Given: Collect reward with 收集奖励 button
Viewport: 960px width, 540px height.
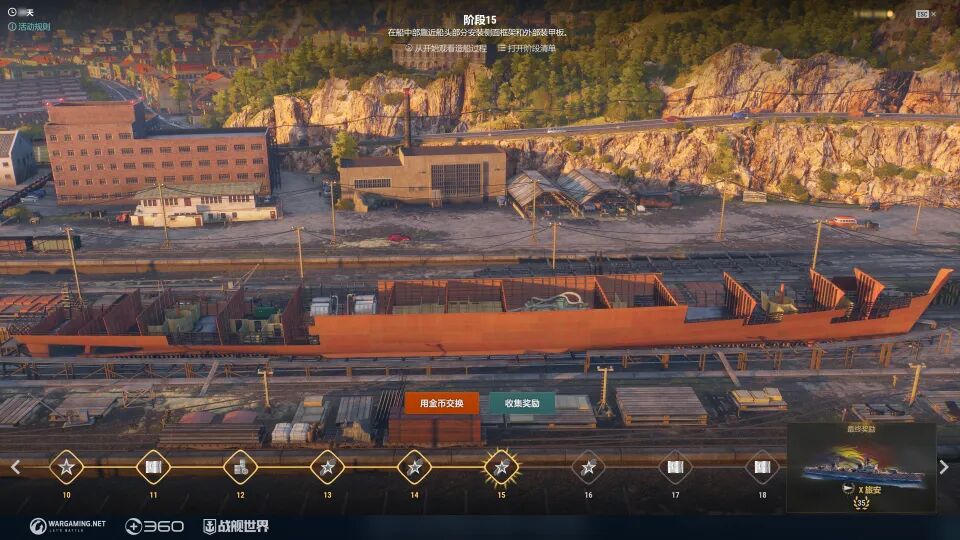Looking at the screenshot, I should click(x=522, y=403).
